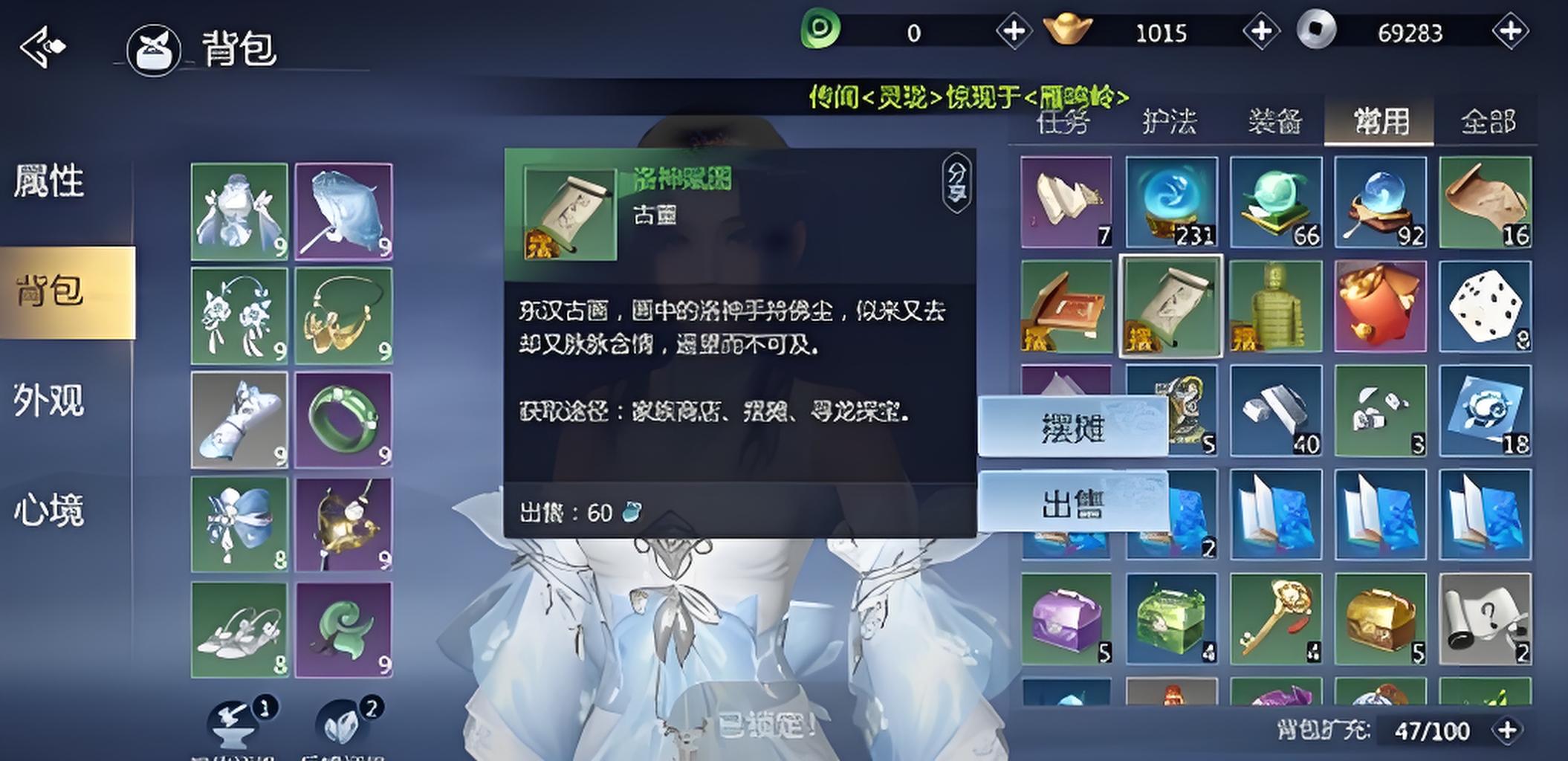Screen dimensions: 1568x761
Task: Share the item using 分享 button
Action: tap(956, 182)
